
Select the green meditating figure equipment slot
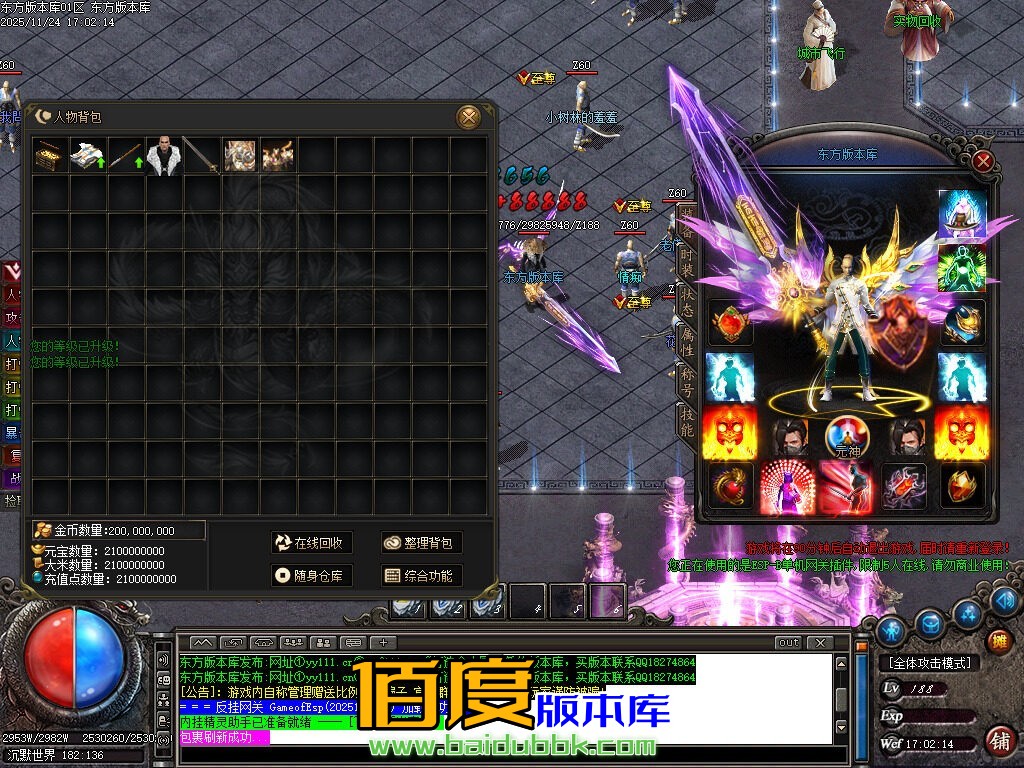[x=962, y=268]
